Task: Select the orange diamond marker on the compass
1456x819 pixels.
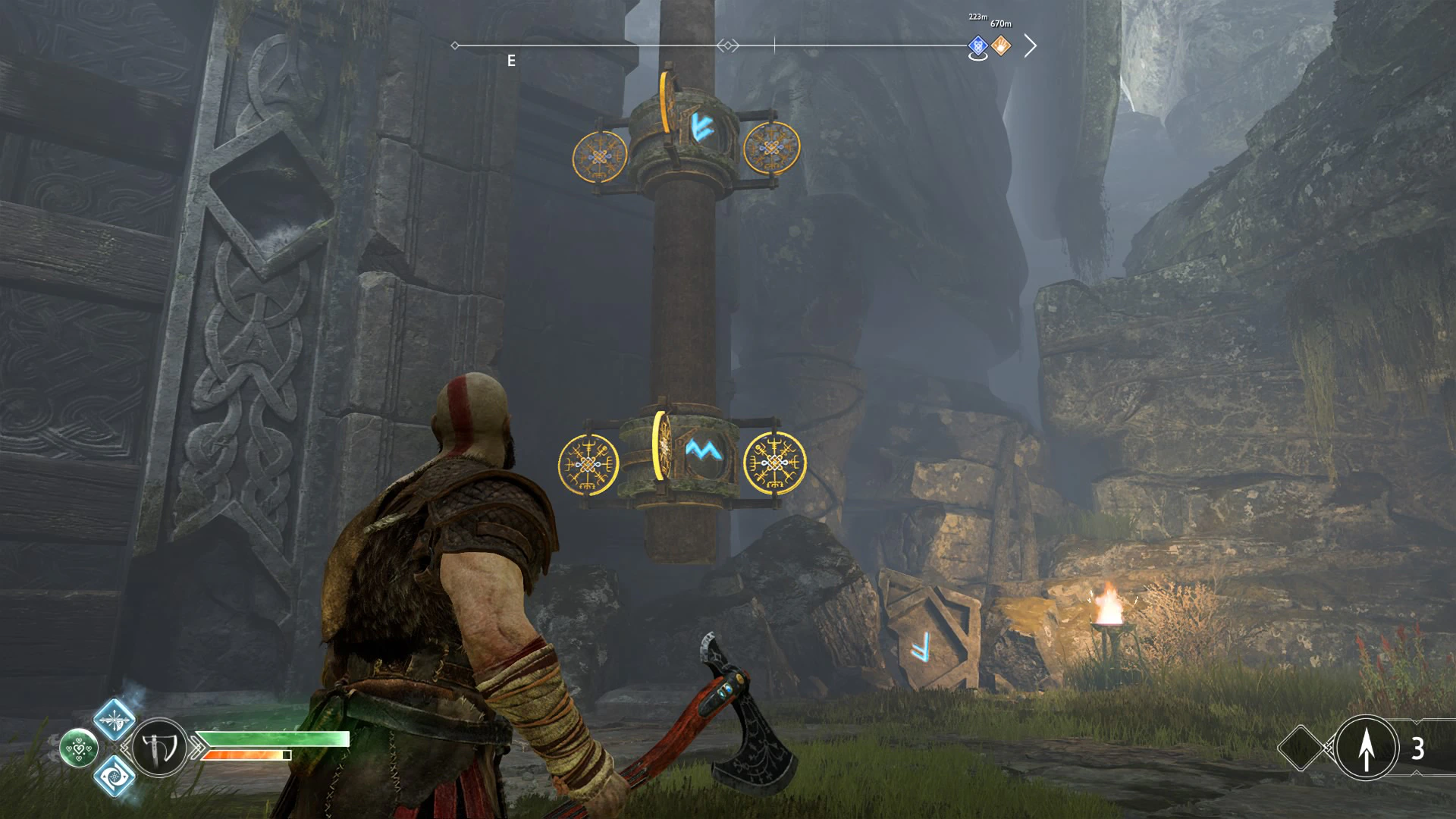Action: [1001, 46]
